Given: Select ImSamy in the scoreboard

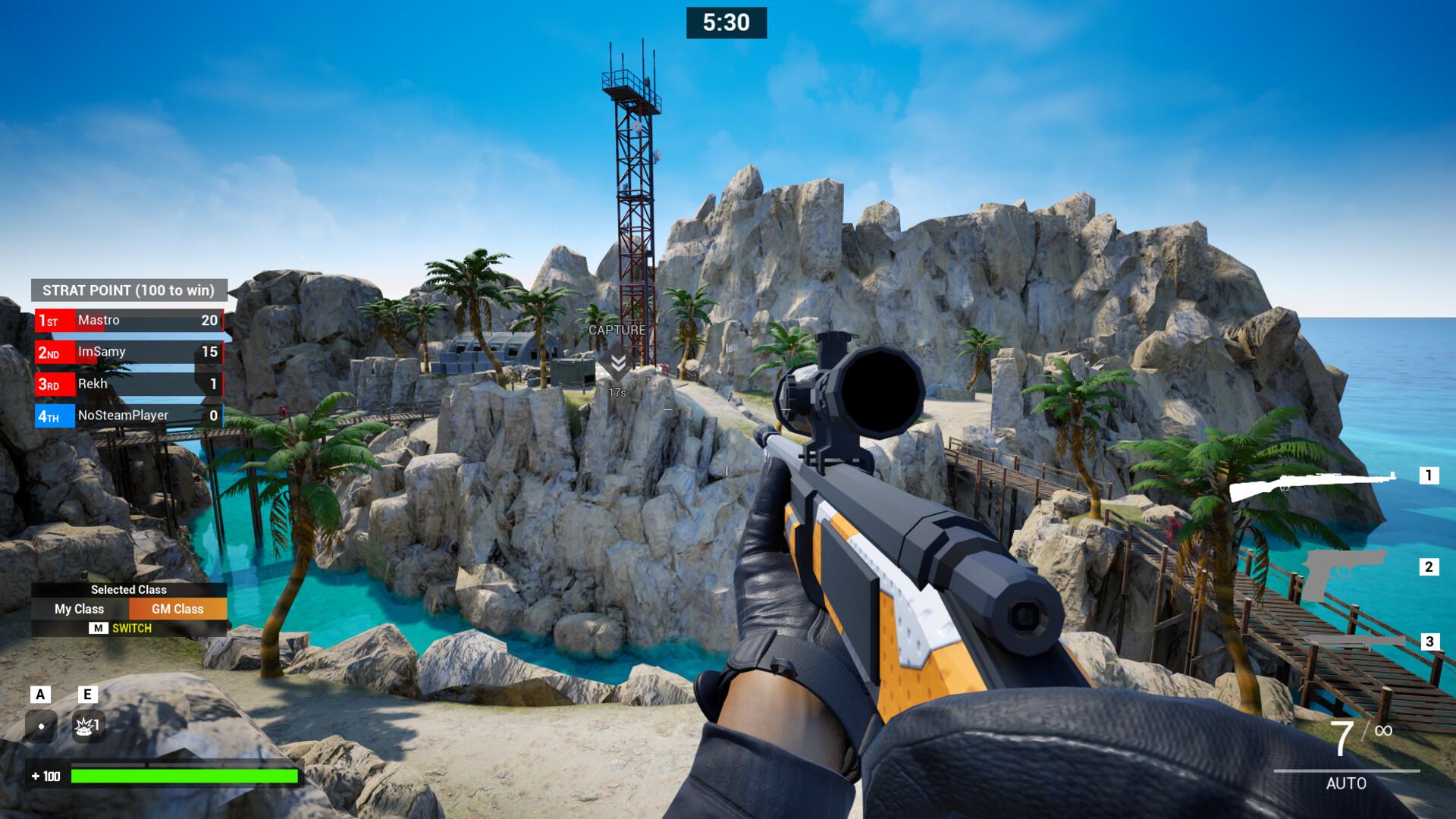Looking at the screenshot, I should [x=129, y=352].
